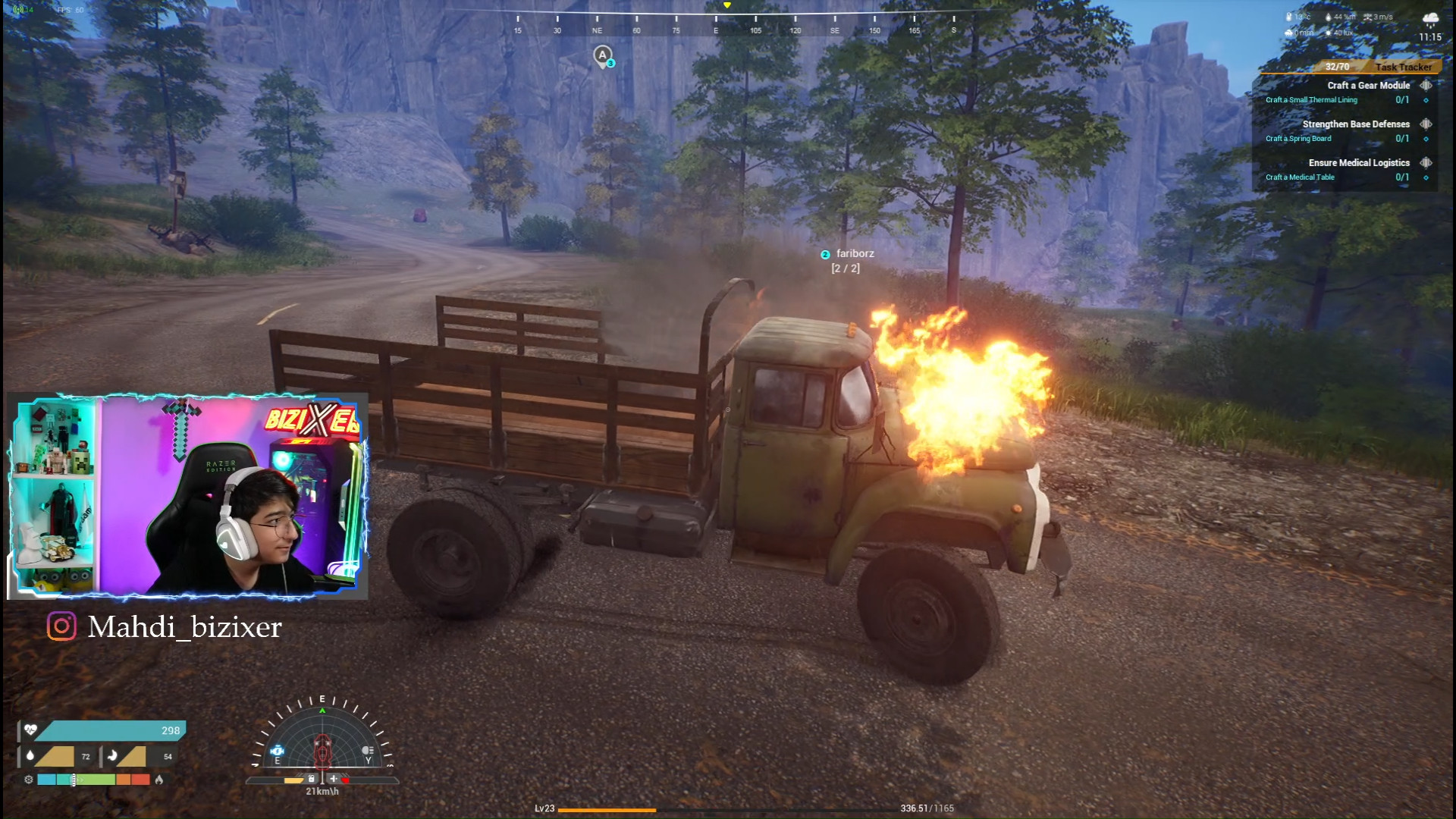The height and width of the screenshot is (819, 1456).
Task: Click the Craft a Medical Table objective
Action: (1300, 177)
